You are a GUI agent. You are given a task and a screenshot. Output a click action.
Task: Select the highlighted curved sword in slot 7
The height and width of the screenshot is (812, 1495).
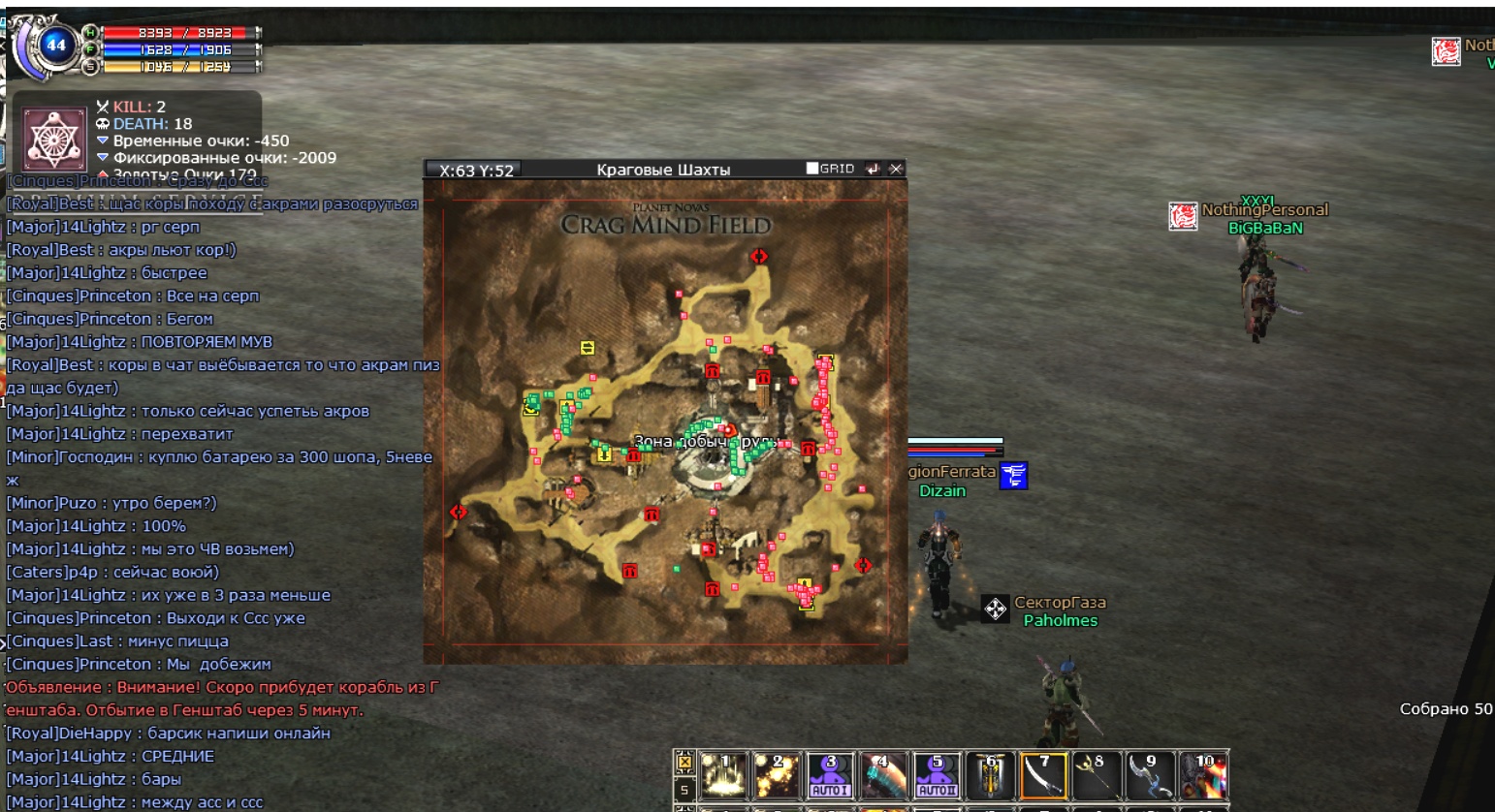(1043, 775)
